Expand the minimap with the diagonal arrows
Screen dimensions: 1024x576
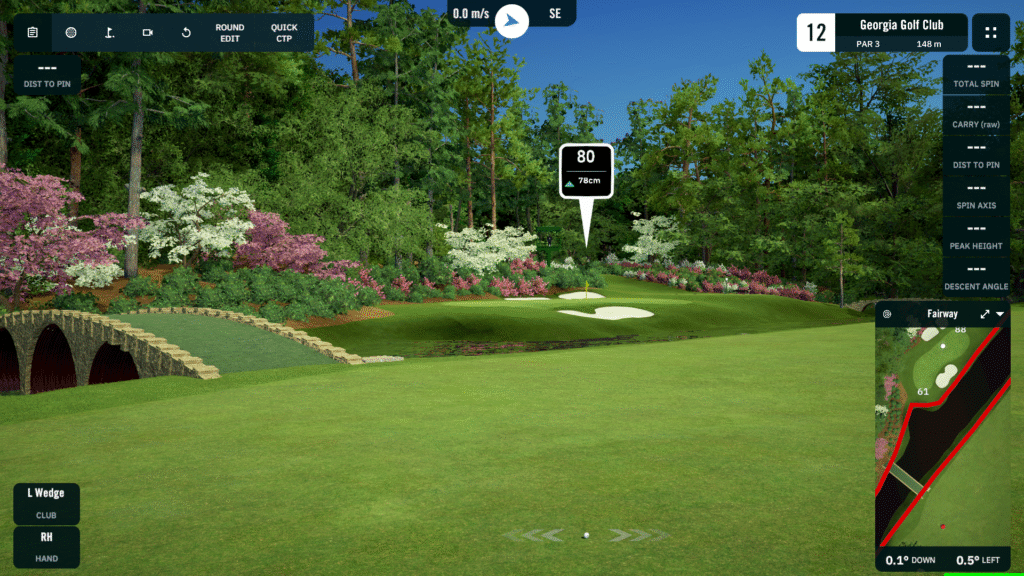985,314
